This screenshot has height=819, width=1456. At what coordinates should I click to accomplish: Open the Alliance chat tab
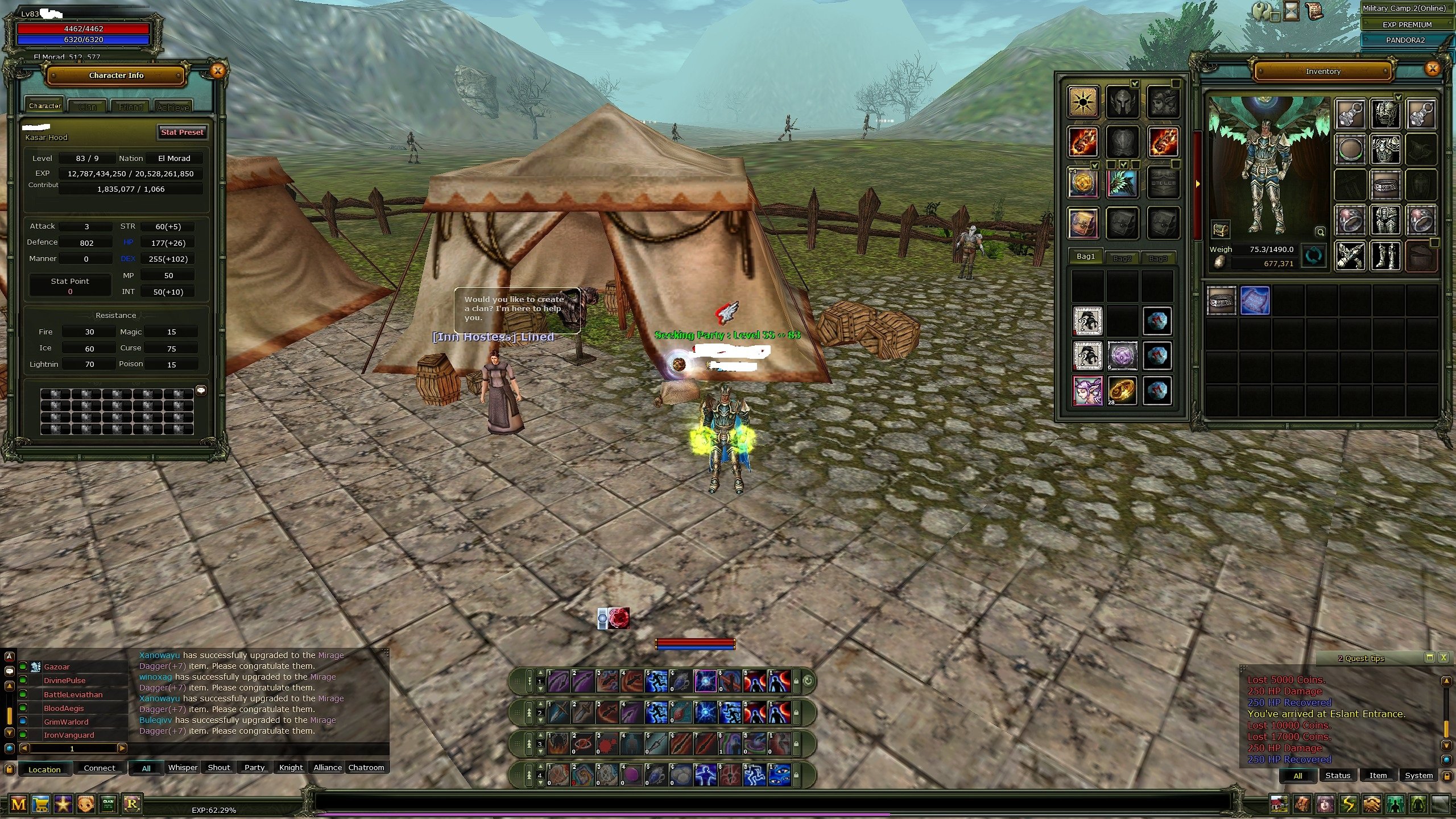[x=328, y=767]
